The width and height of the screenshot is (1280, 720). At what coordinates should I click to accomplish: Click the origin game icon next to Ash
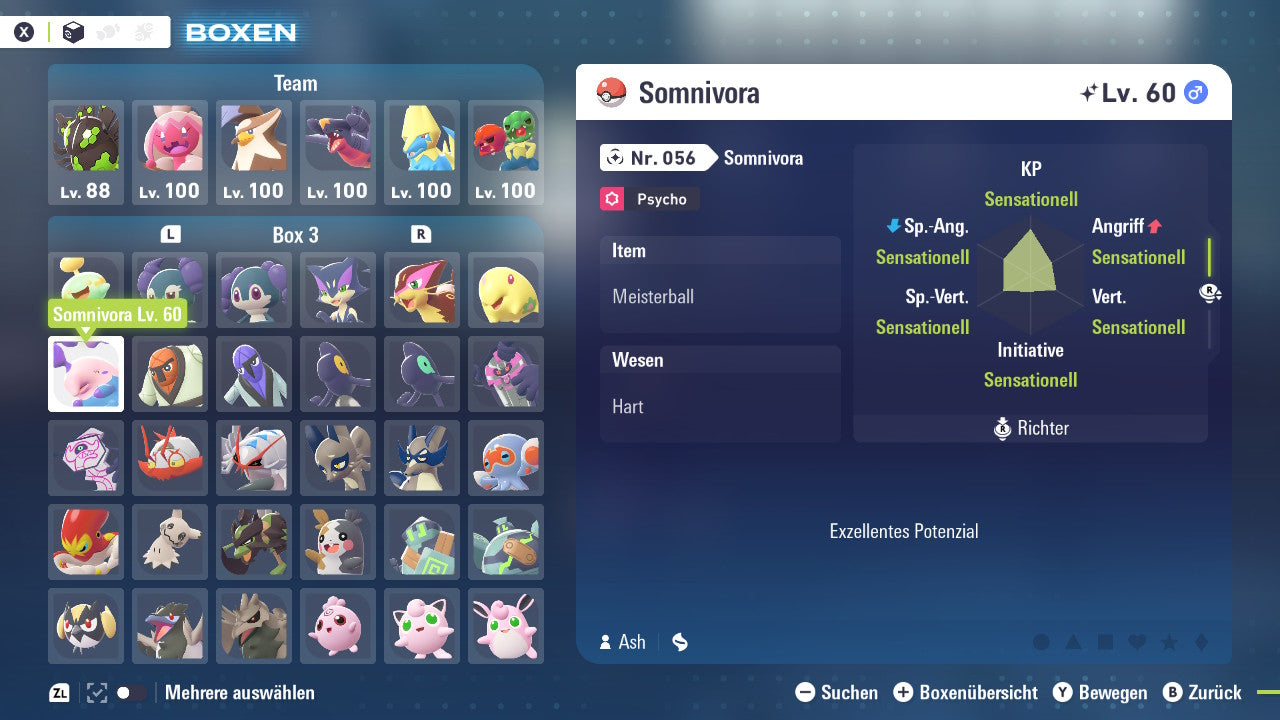click(679, 642)
